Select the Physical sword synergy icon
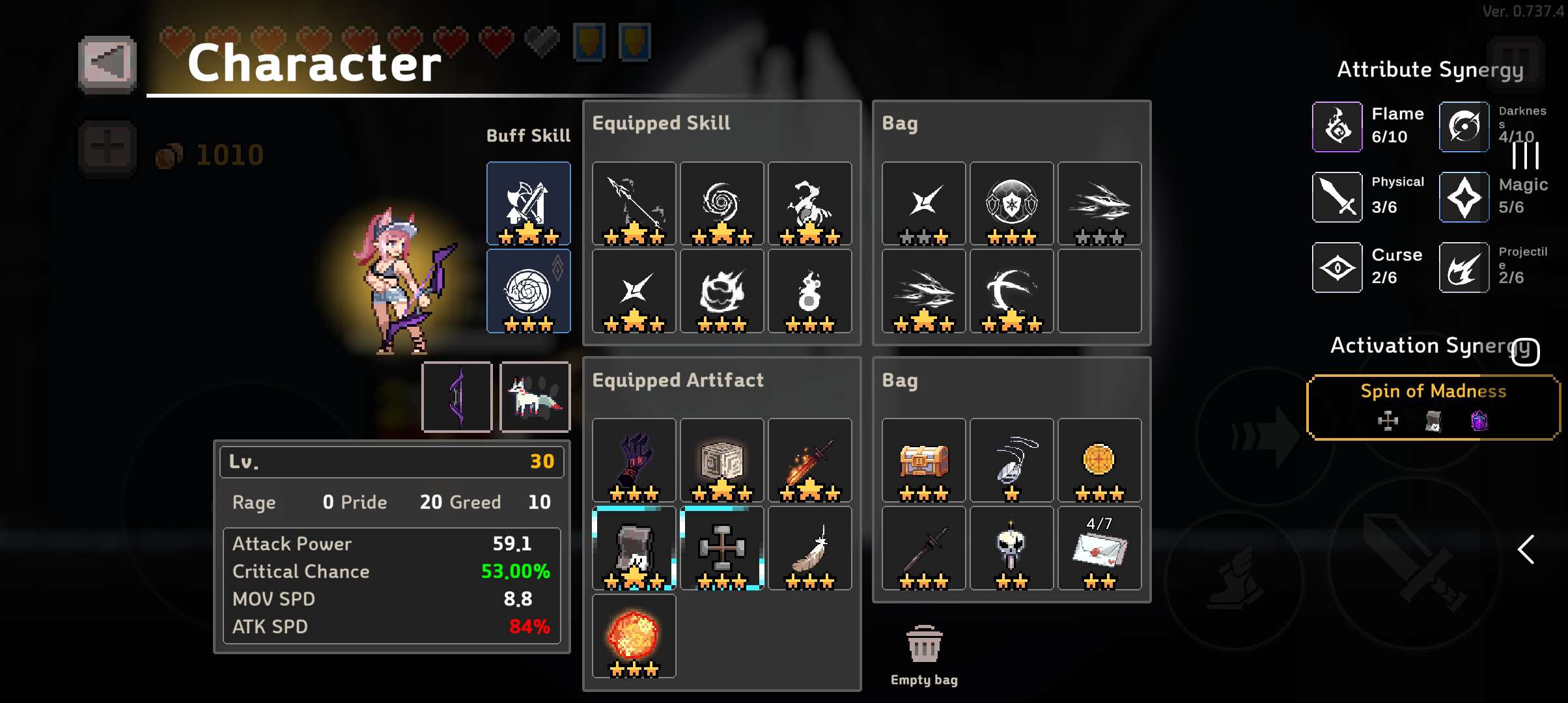Image resolution: width=1568 pixels, height=703 pixels. point(1337,197)
